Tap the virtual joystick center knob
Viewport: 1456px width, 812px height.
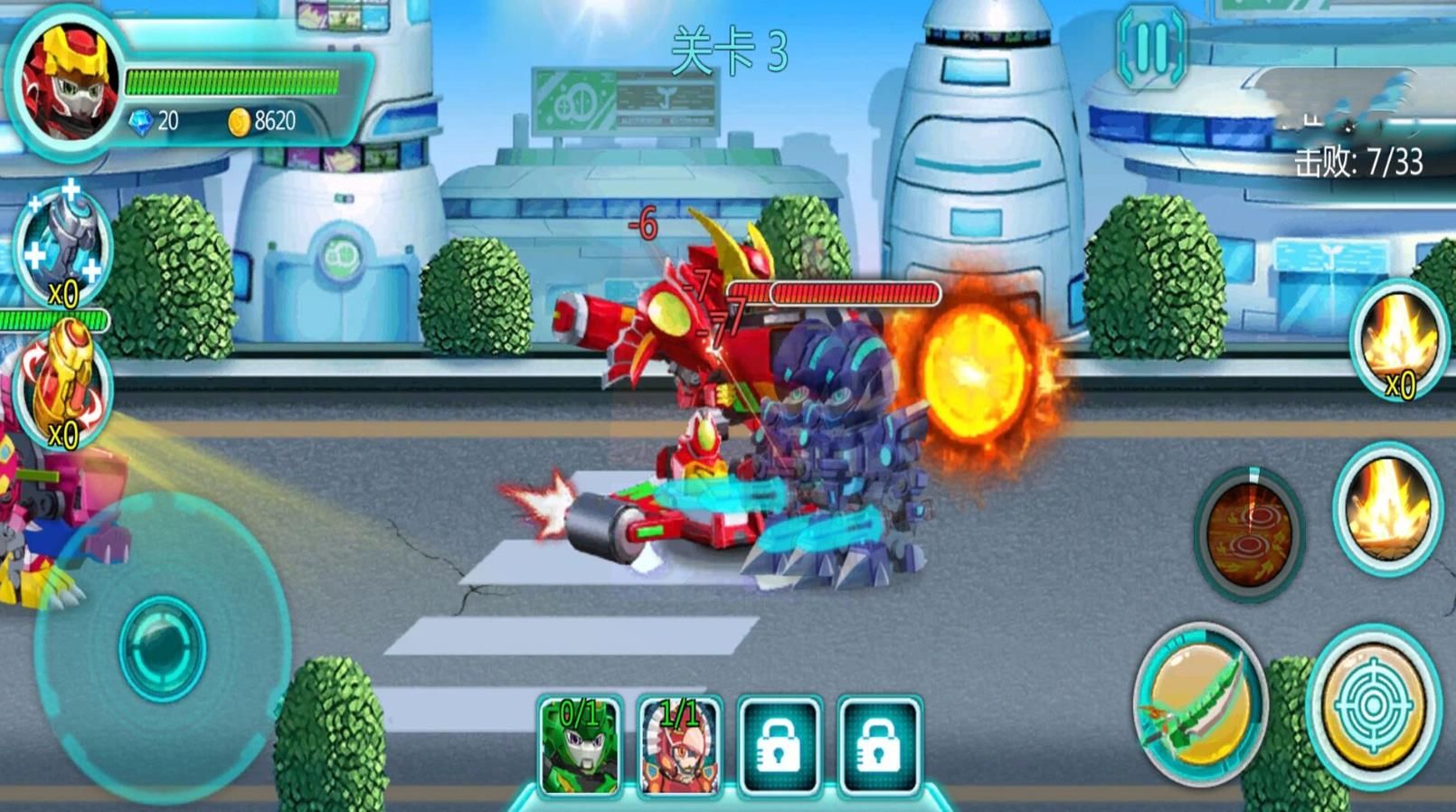pyautogui.click(x=163, y=647)
